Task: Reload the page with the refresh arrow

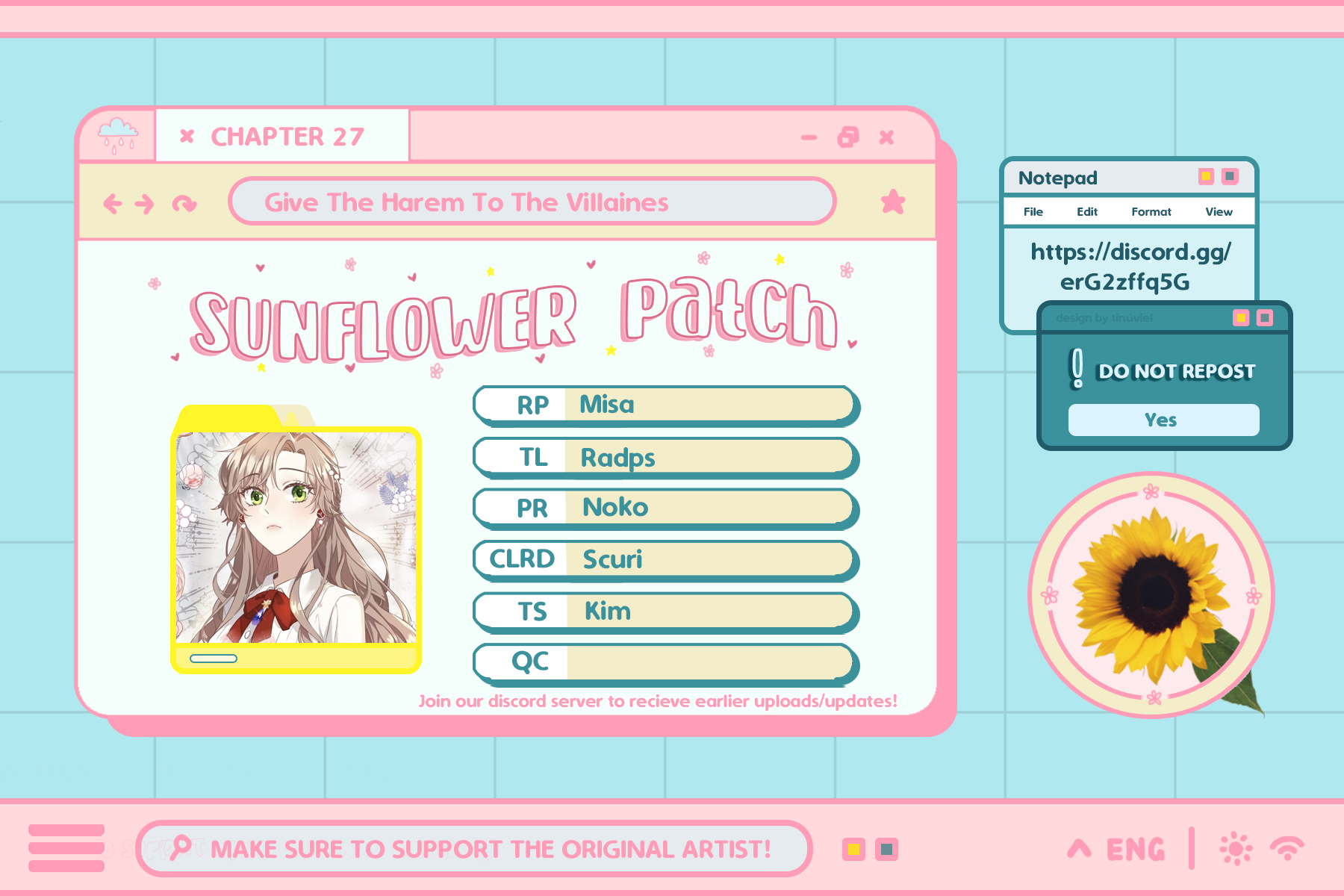Action: coord(184,203)
